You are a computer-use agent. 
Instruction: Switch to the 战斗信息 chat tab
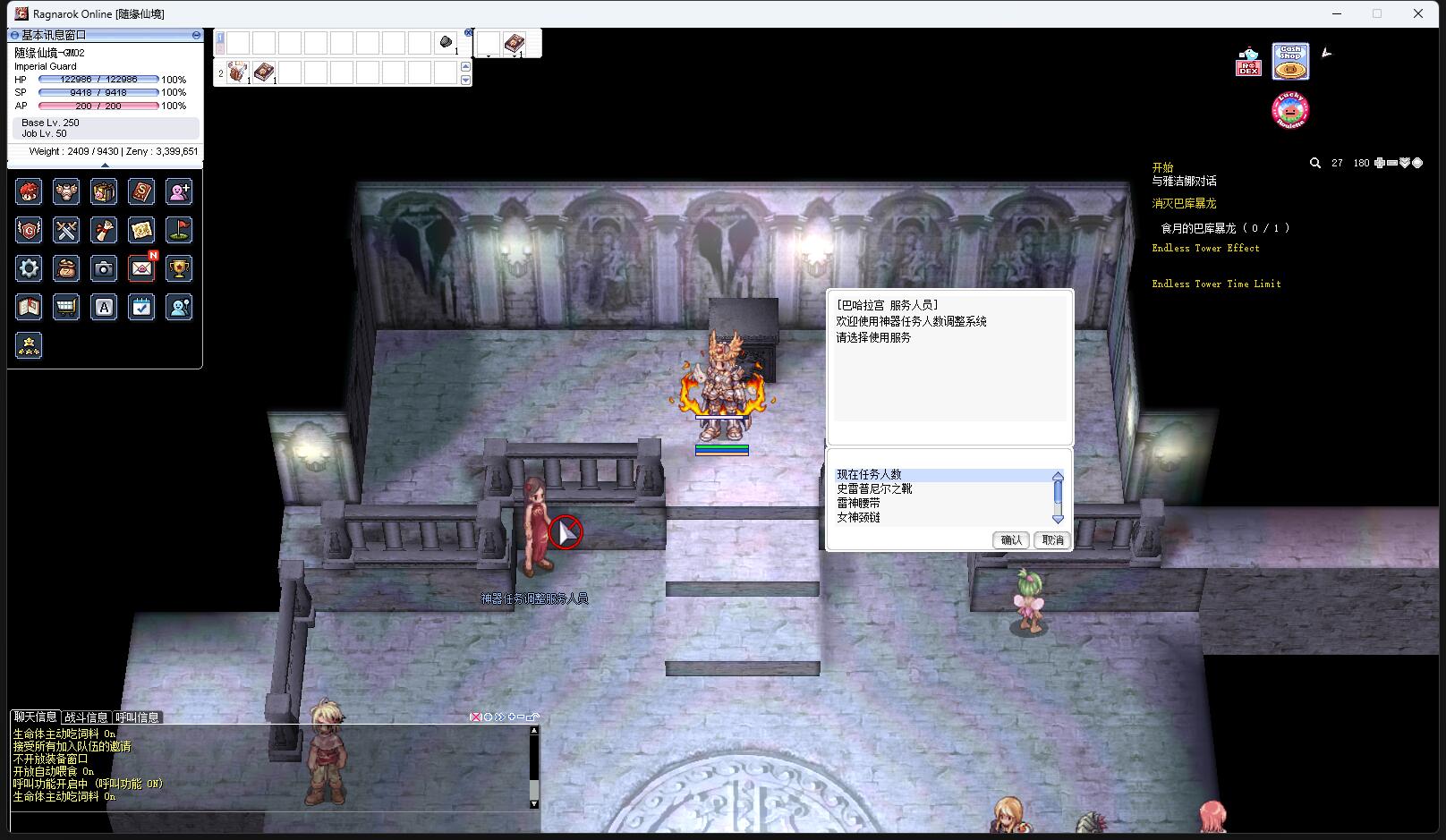point(86,717)
